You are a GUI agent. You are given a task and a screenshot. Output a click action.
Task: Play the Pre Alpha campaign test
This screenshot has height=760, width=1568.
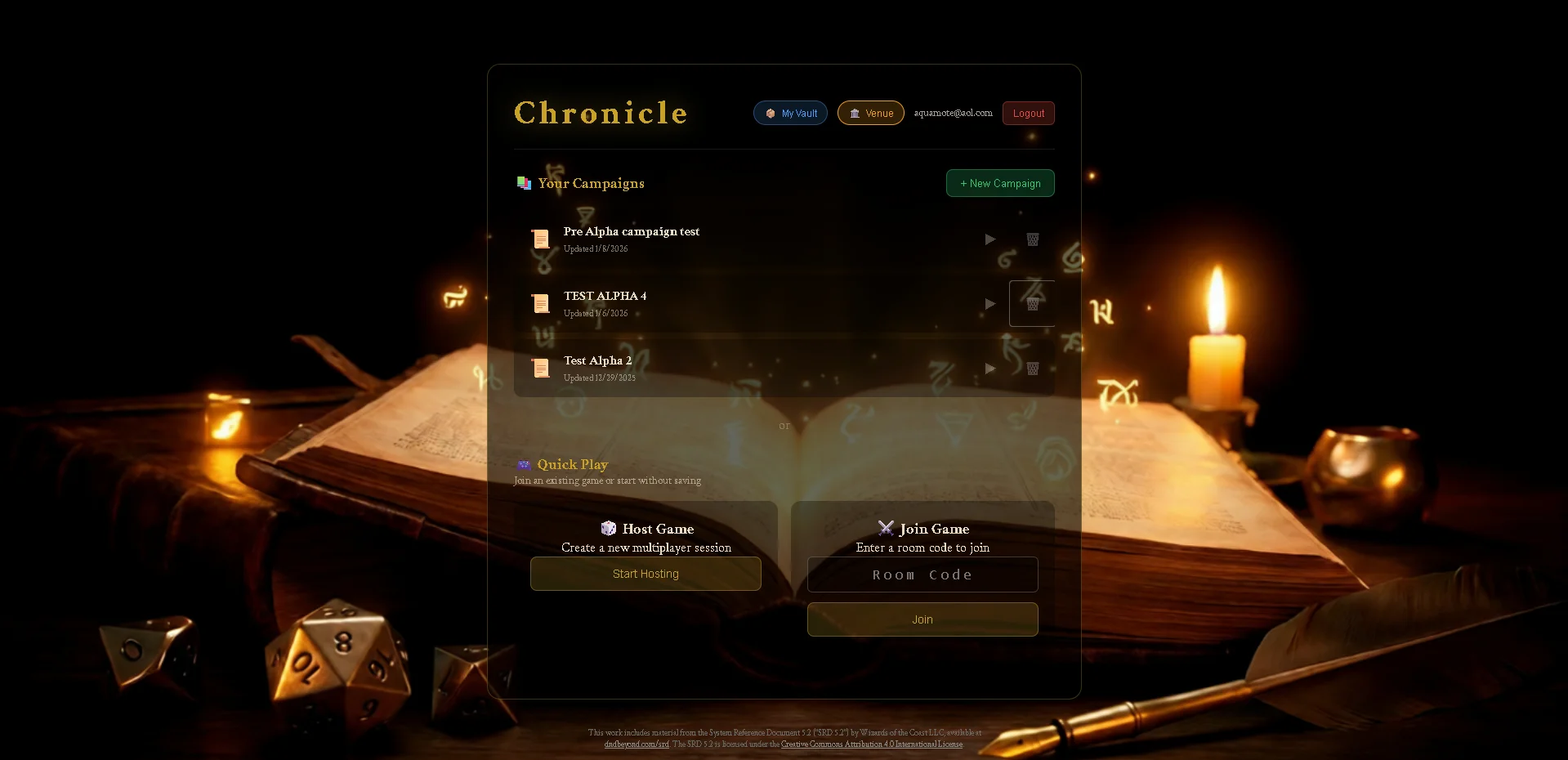coord(989,239)
